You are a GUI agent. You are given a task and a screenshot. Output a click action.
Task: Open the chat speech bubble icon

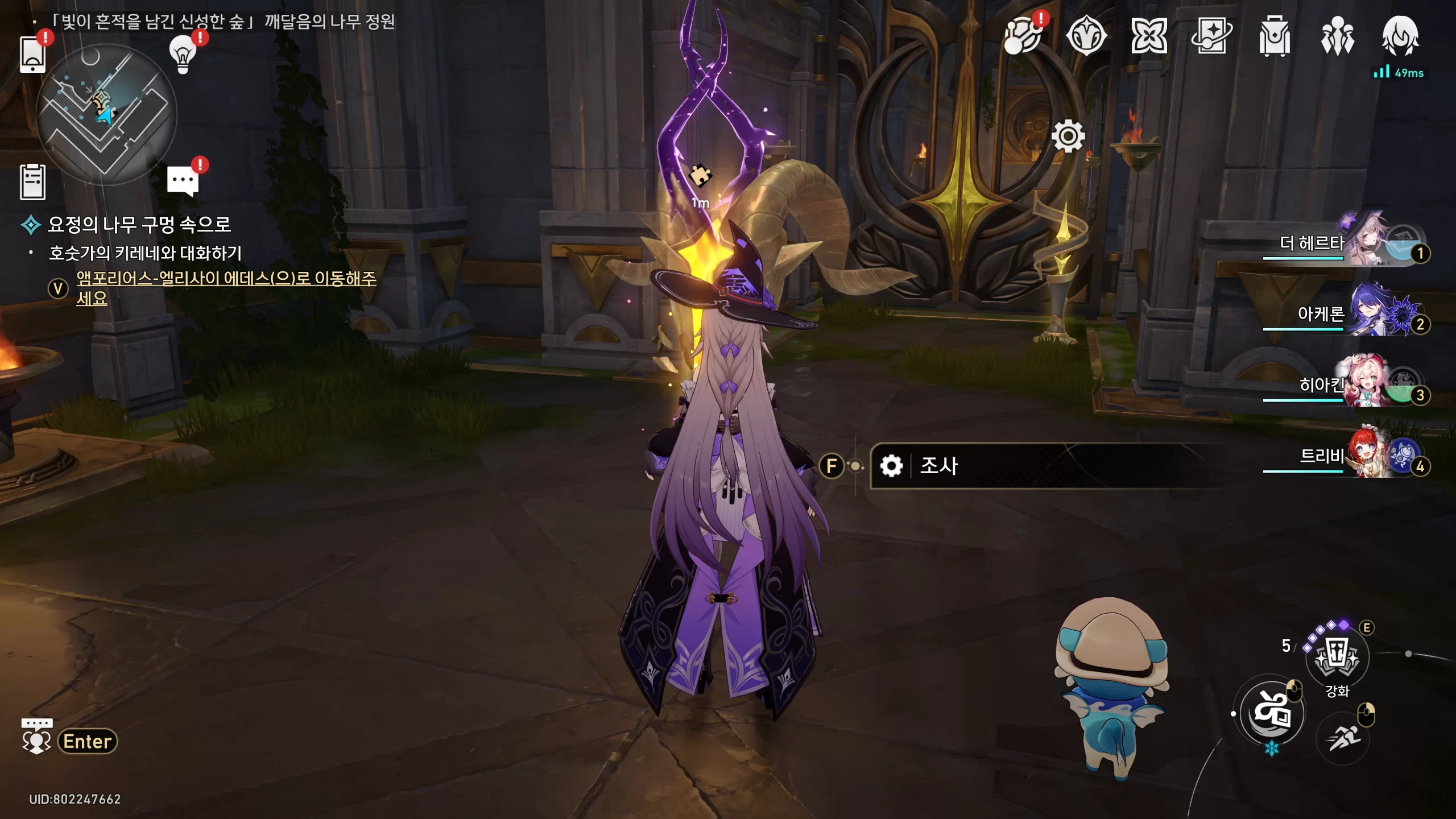(x=183, y=181)
